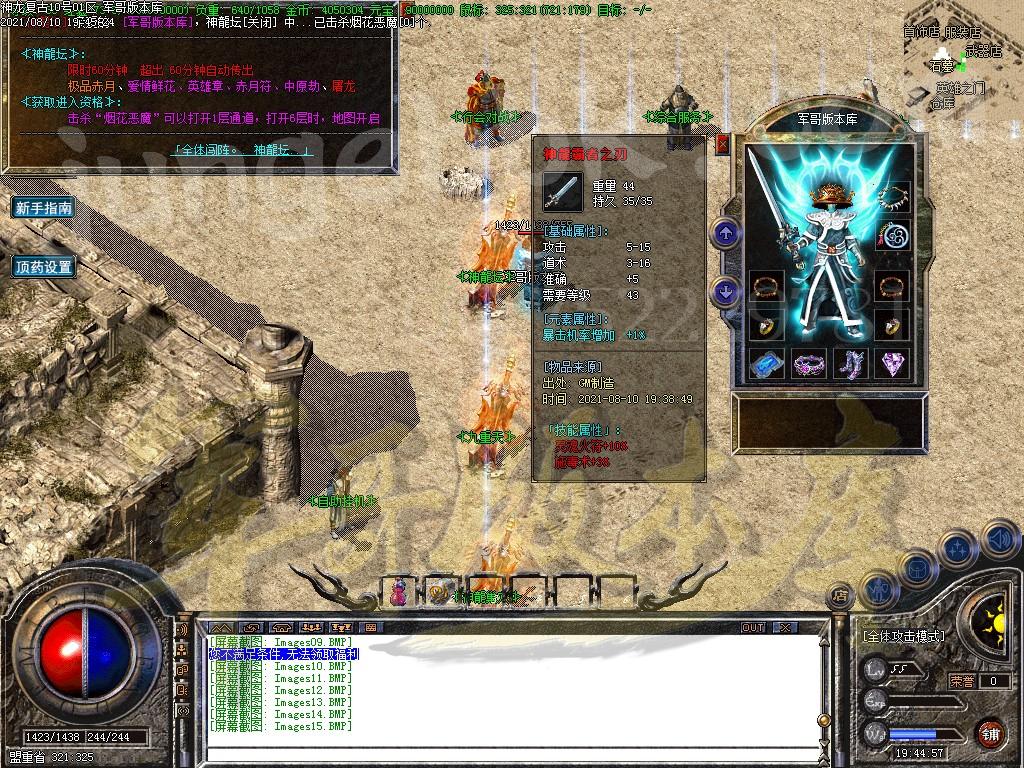Select the equipped necklace slot
The height and width of the screenshot is (768, 1024).
pos(892,199)
